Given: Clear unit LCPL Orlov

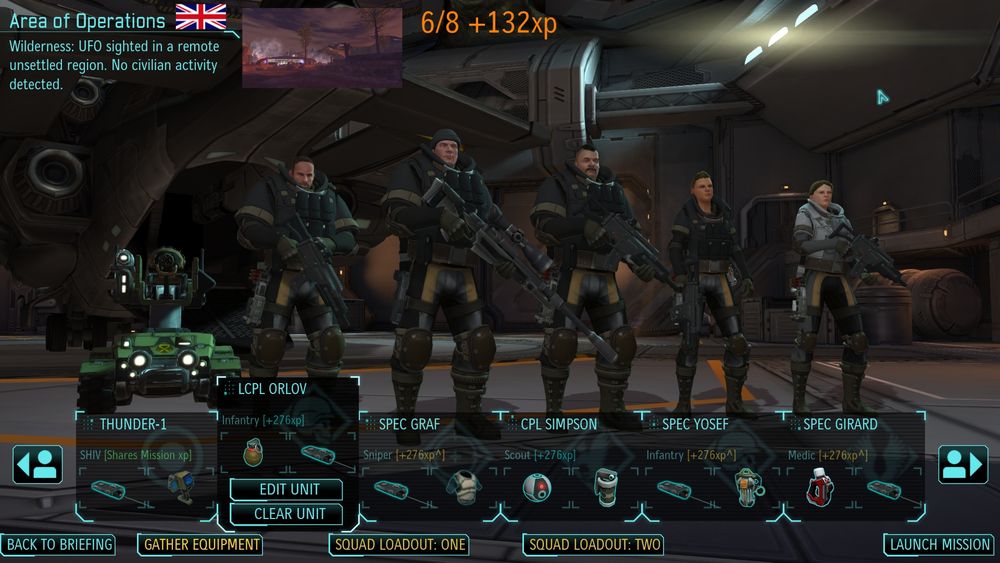Looking at the screenshot, I should [x=286, y=514].
